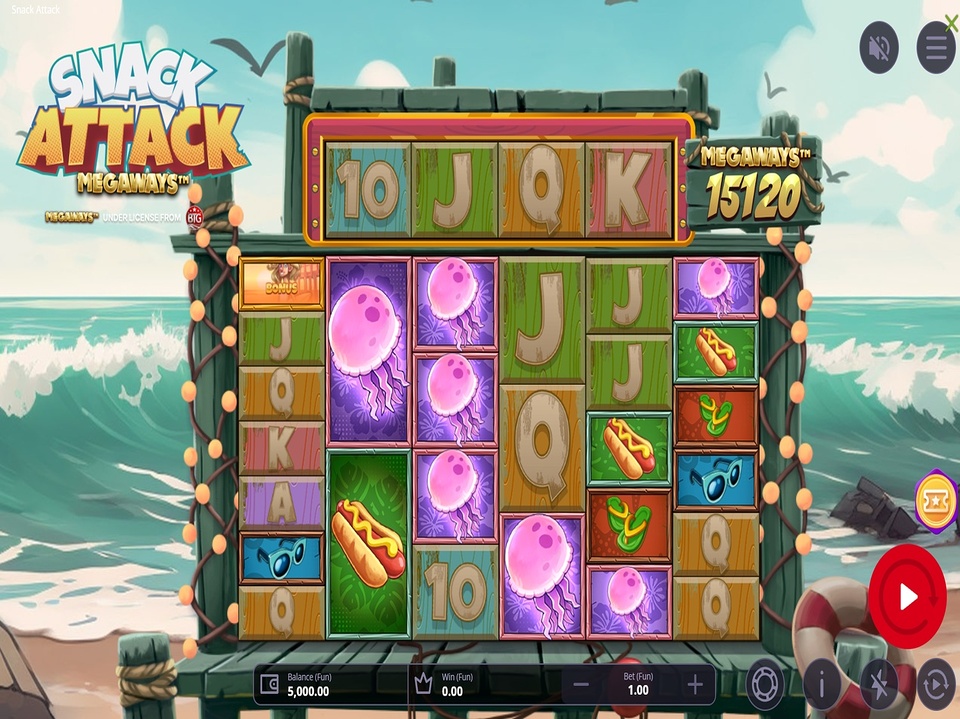Toggle the muted sound speaker icon
Viewport: 960px width, 719px height.
coord(879,47)
